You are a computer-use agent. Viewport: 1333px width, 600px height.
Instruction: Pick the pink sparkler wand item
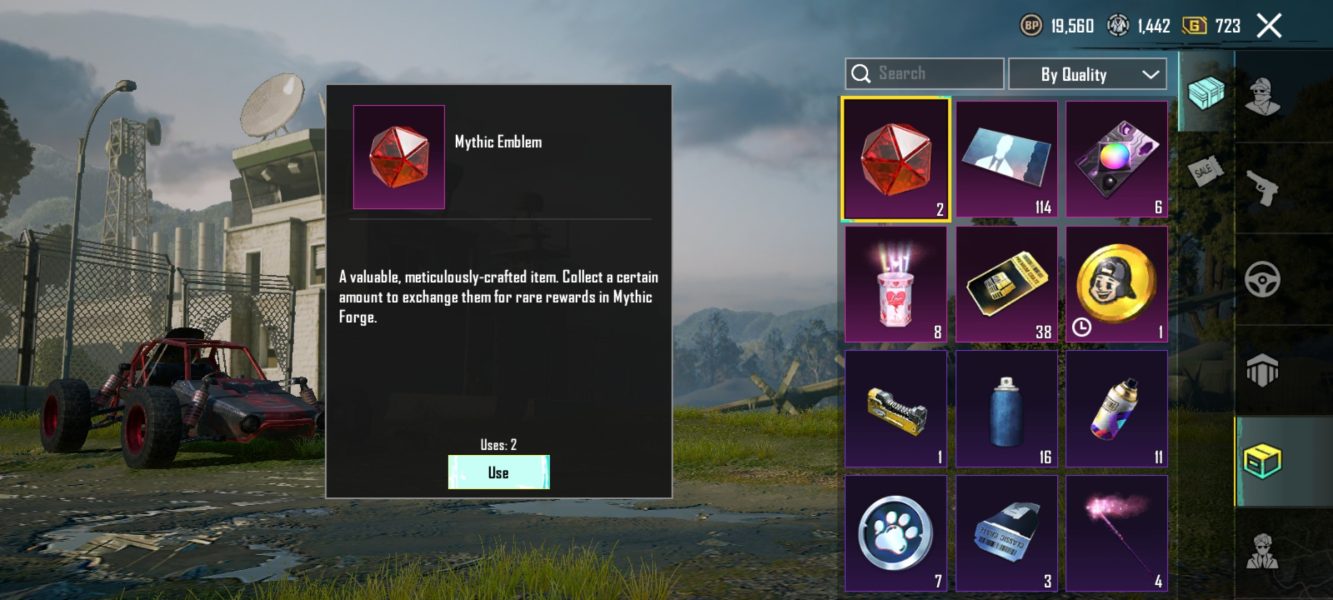(1116, 533)
